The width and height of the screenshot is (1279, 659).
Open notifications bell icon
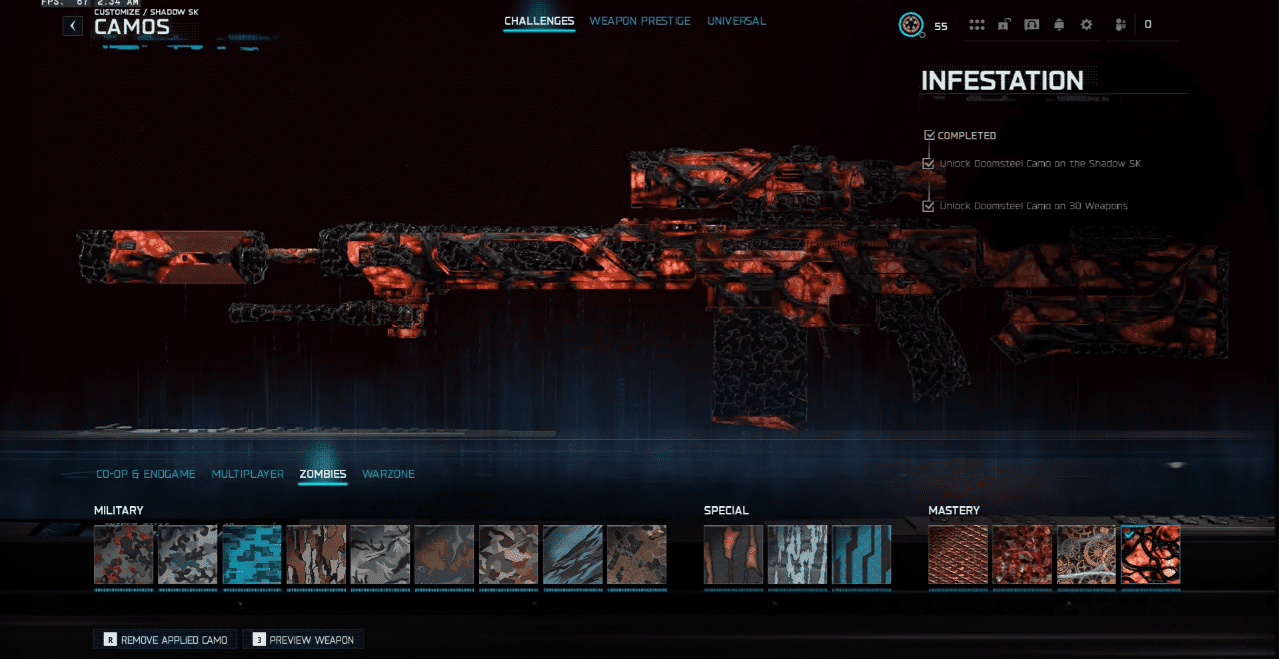coord(1059,25)
